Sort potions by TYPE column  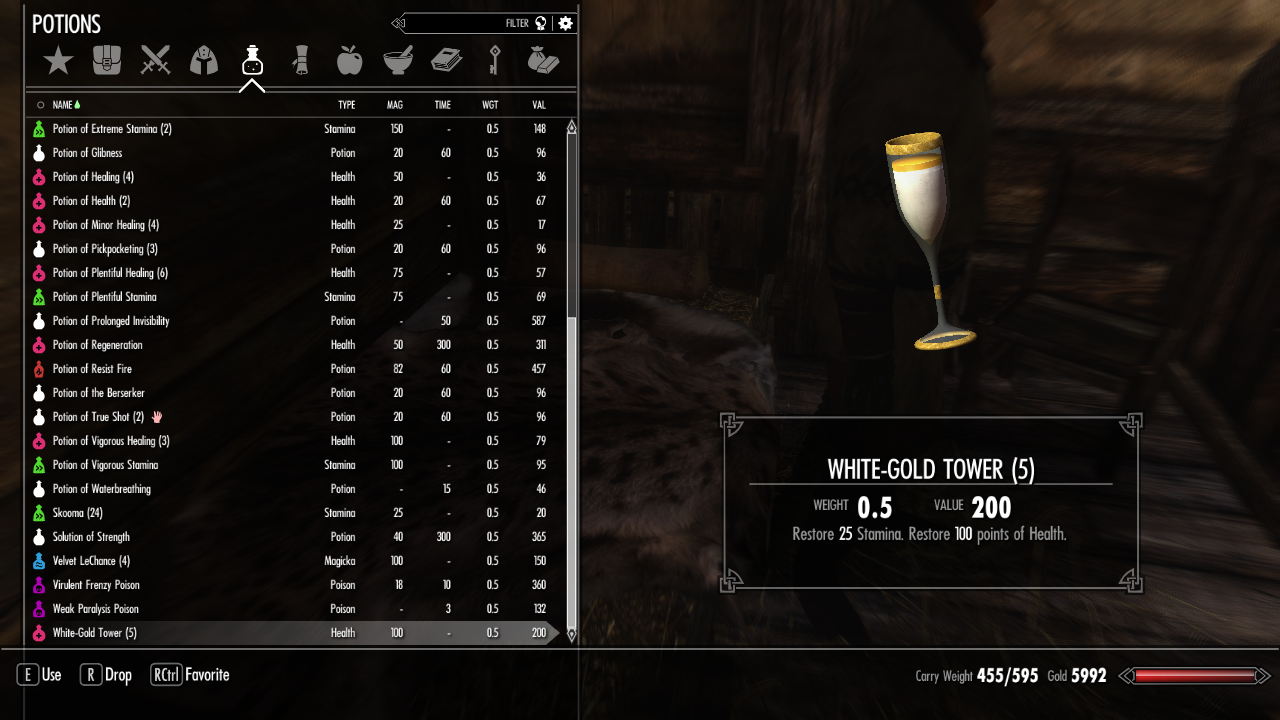[x=346, y=105]
